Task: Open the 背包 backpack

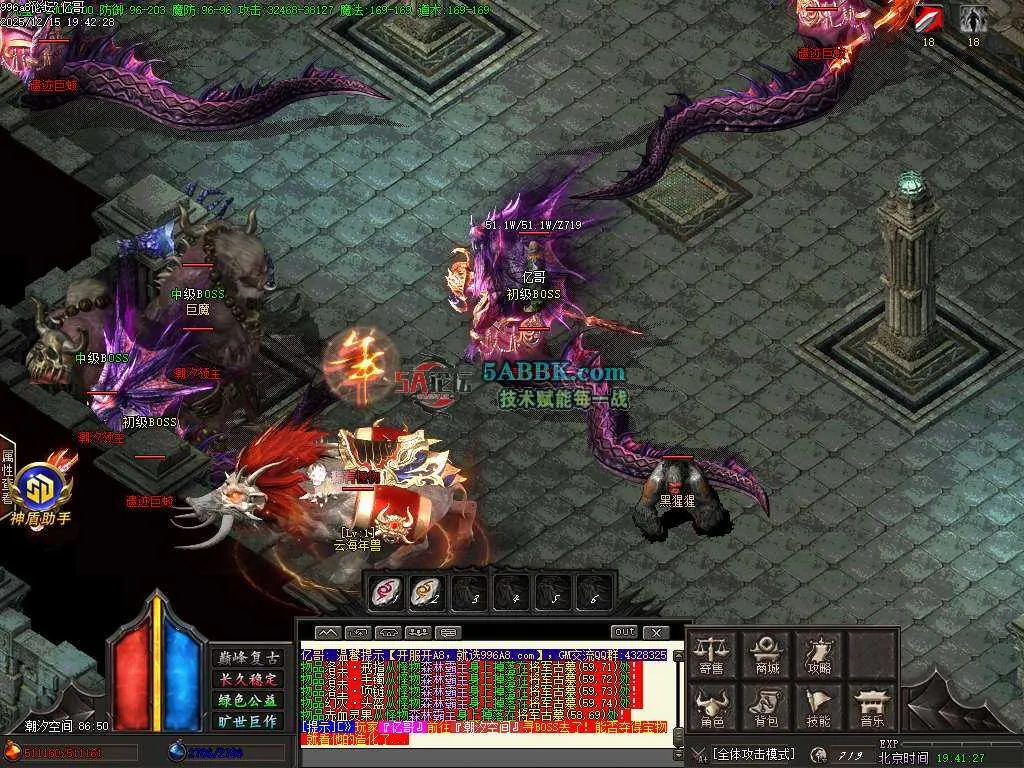Action: coord(767,706)
